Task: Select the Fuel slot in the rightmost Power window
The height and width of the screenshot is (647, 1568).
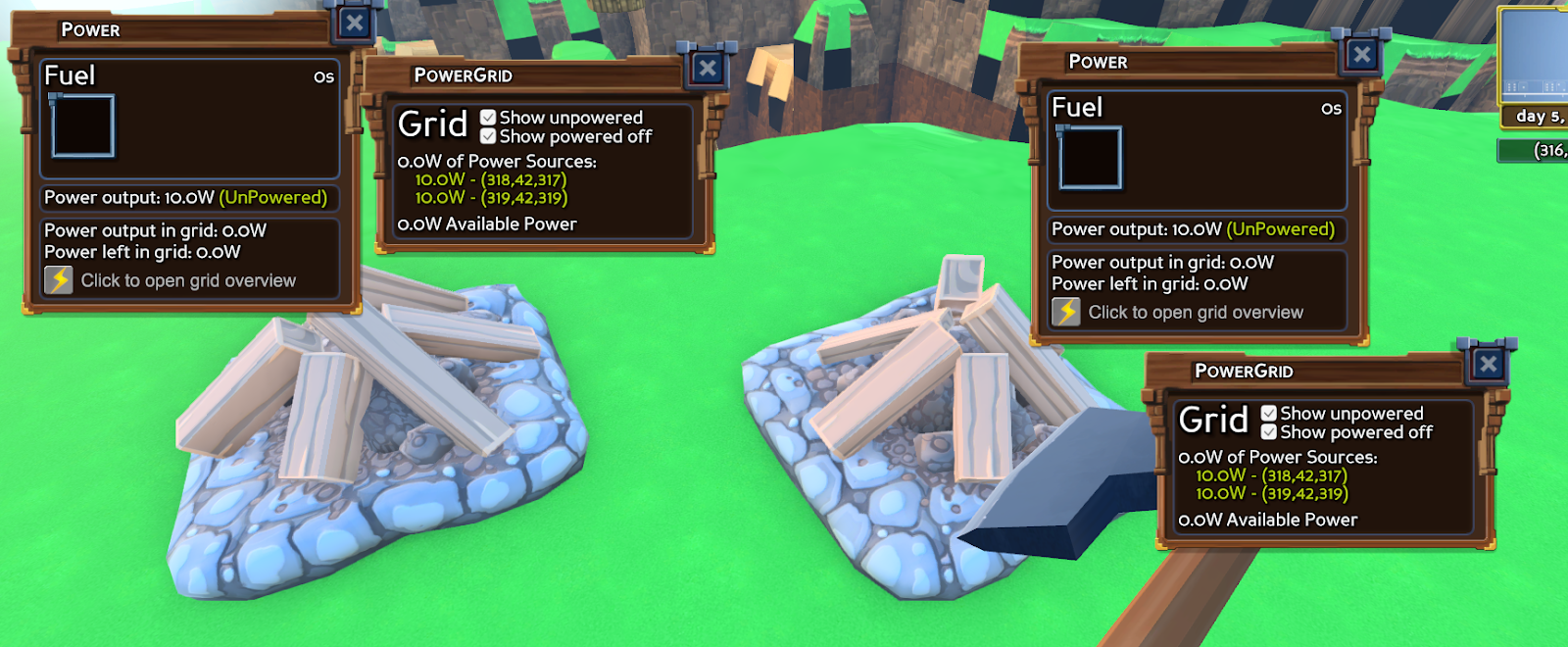Action: coord(1090,158)
